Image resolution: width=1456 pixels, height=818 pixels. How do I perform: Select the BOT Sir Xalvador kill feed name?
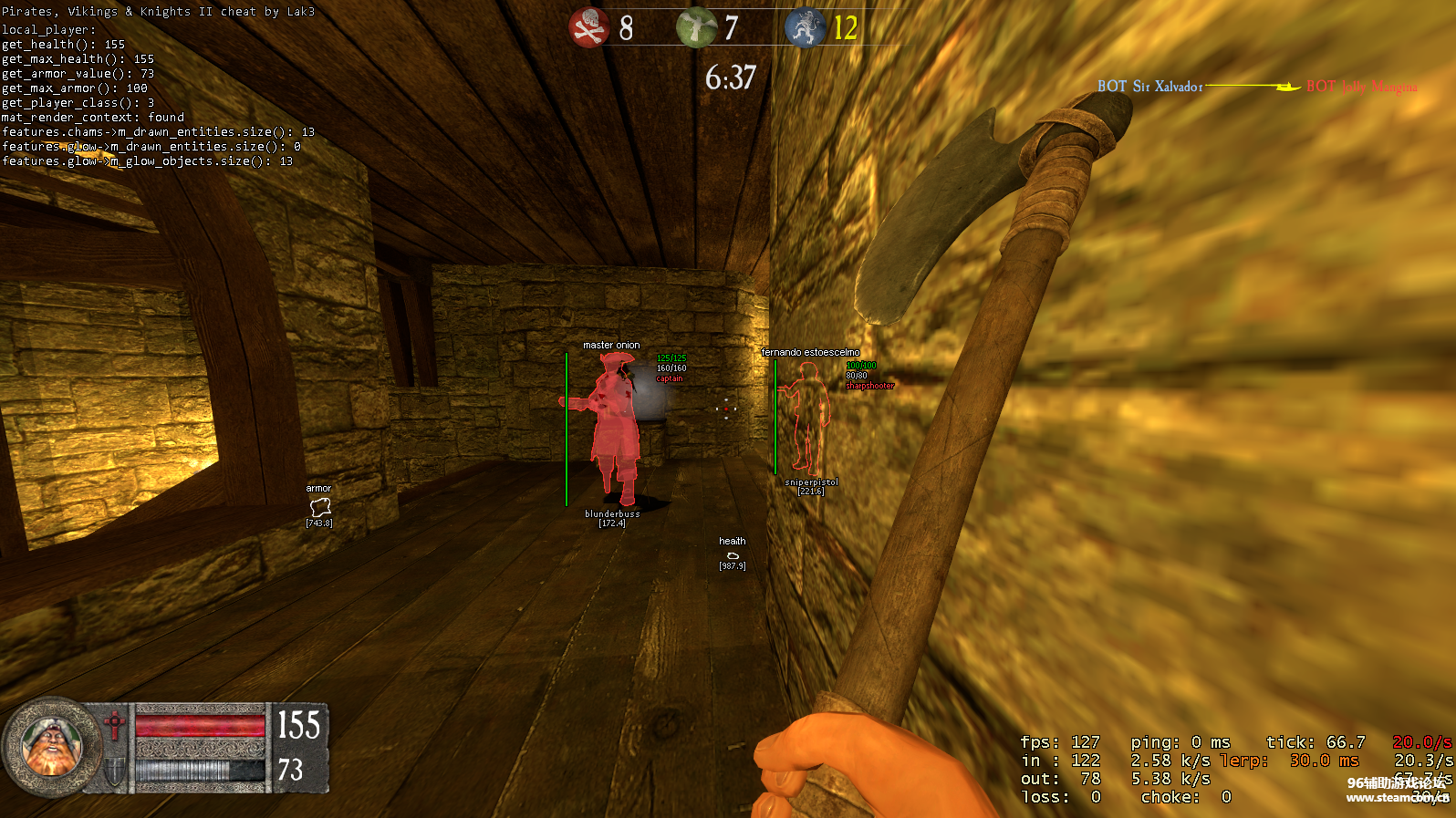pos(1151,87)
